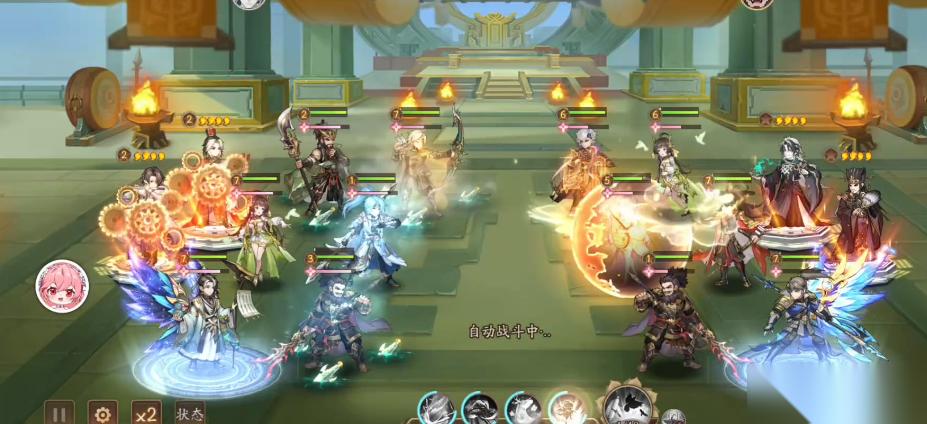
Task: Activate the large petal-framed bird skill
Action: click(628, 405)
